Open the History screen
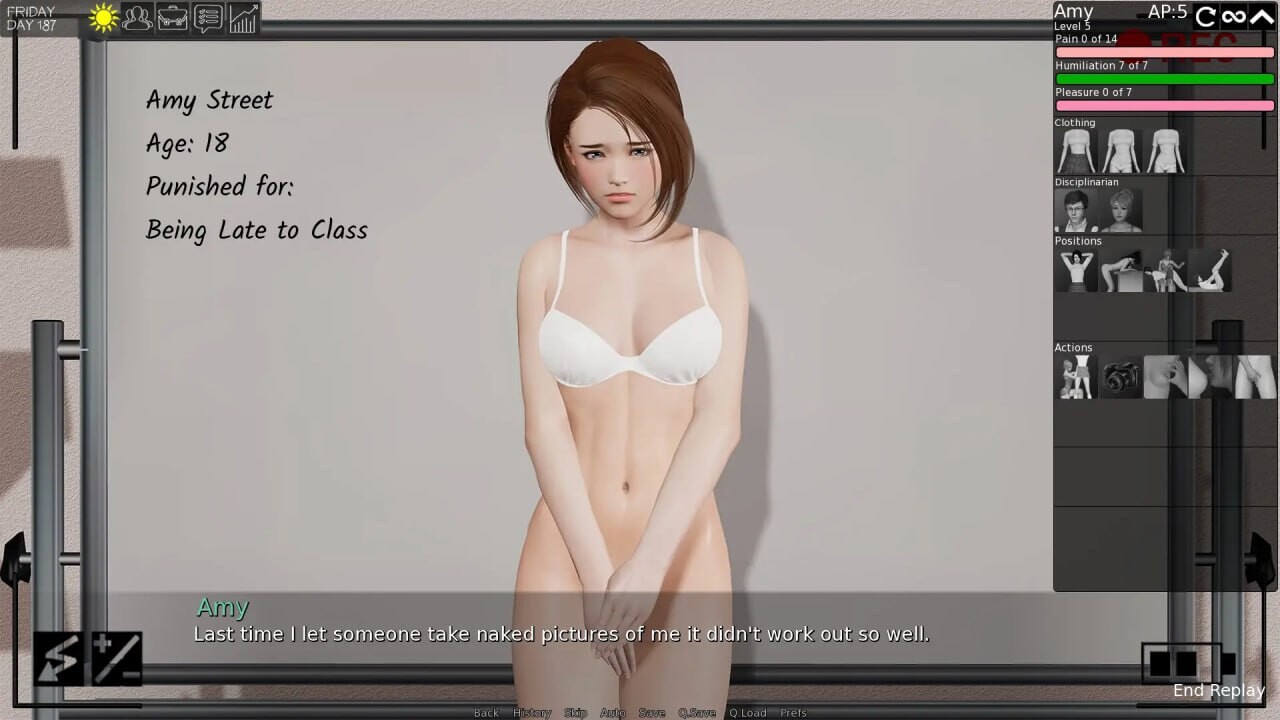The height and width of the screenshot is (720, 1280). 531,712
